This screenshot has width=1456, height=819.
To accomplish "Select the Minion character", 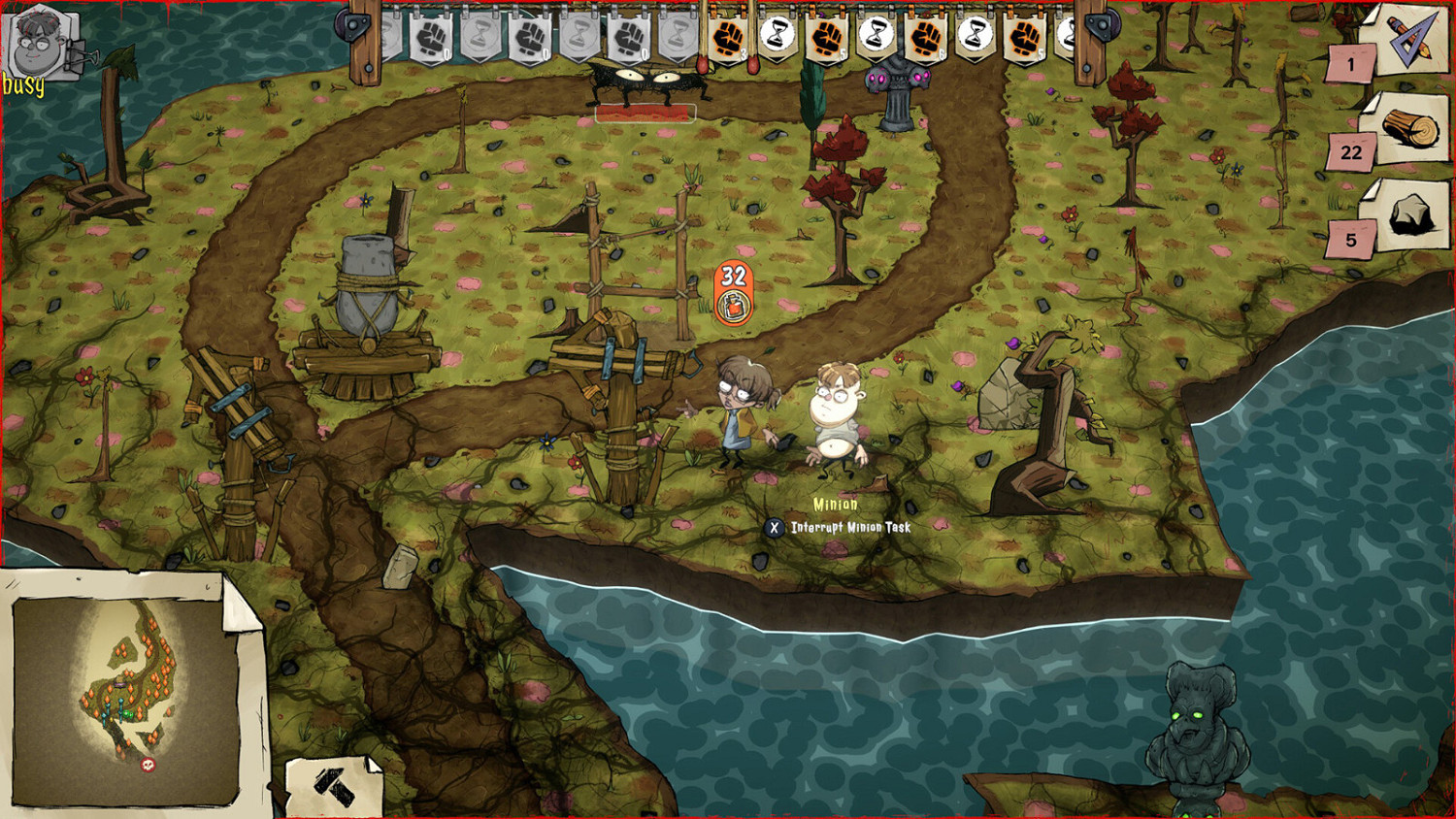I will point(835,417).
